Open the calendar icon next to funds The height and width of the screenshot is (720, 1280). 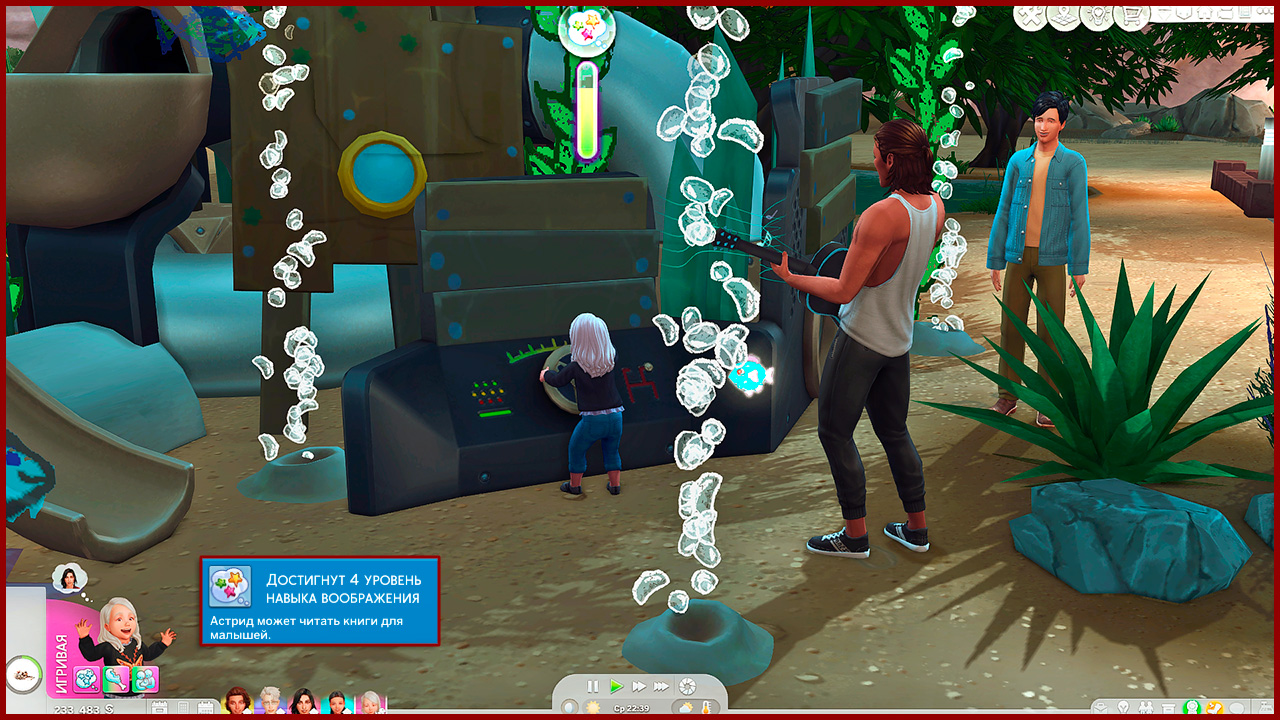point(159,709)
